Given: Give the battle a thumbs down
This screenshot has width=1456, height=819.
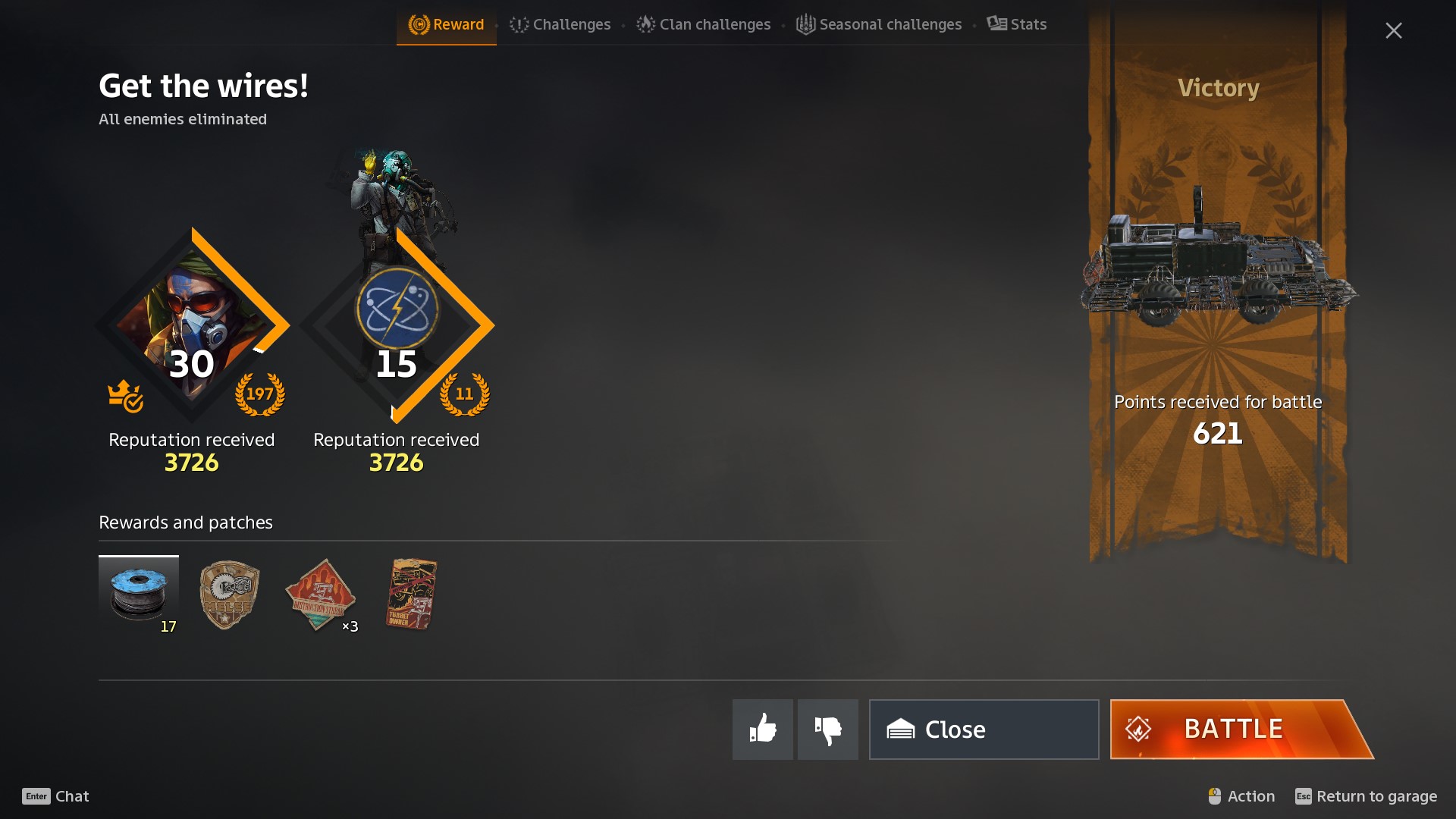Looking at the screenshot, I should coord(827,729).
